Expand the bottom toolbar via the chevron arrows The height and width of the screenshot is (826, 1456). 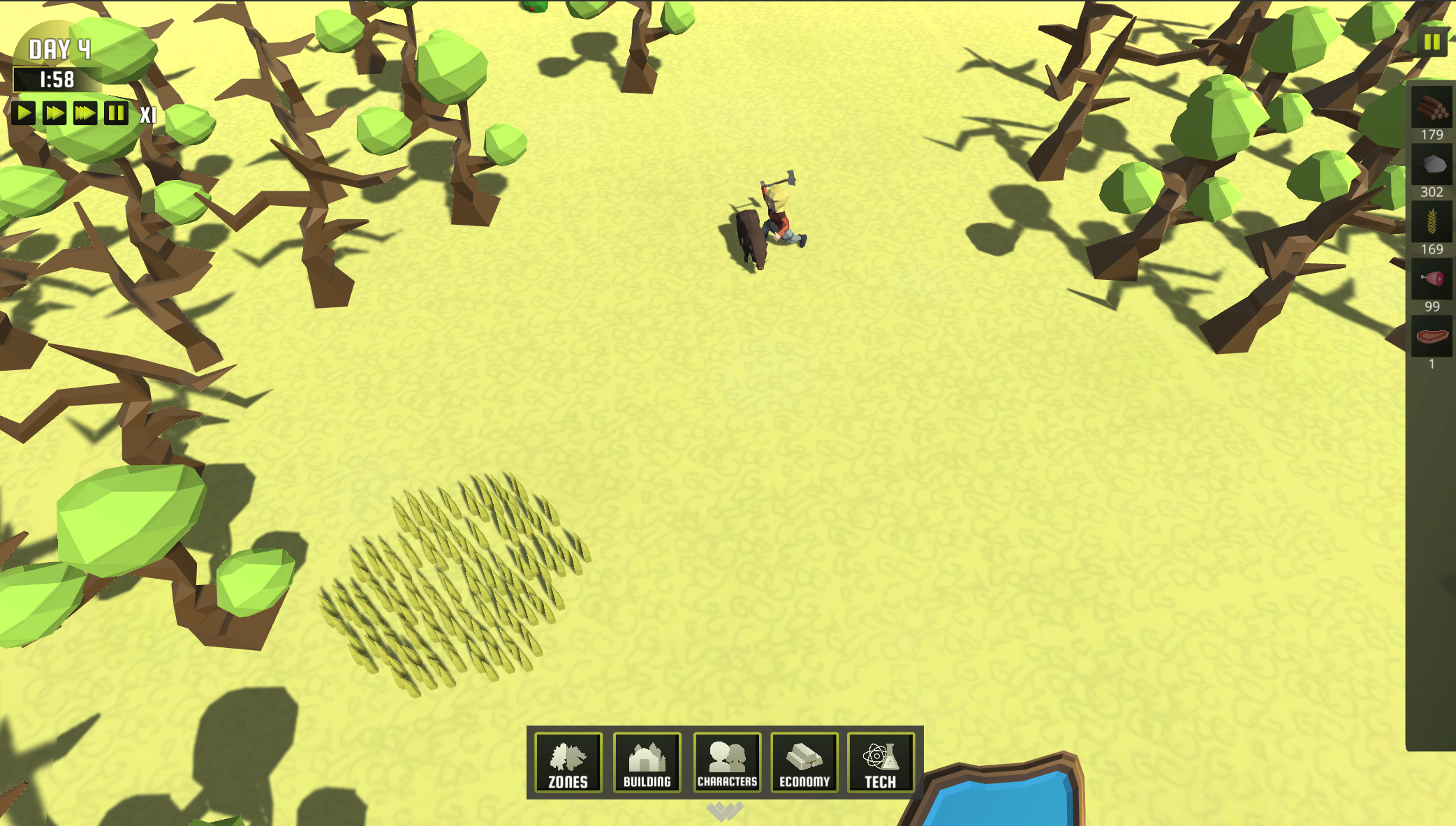point(724,810)
